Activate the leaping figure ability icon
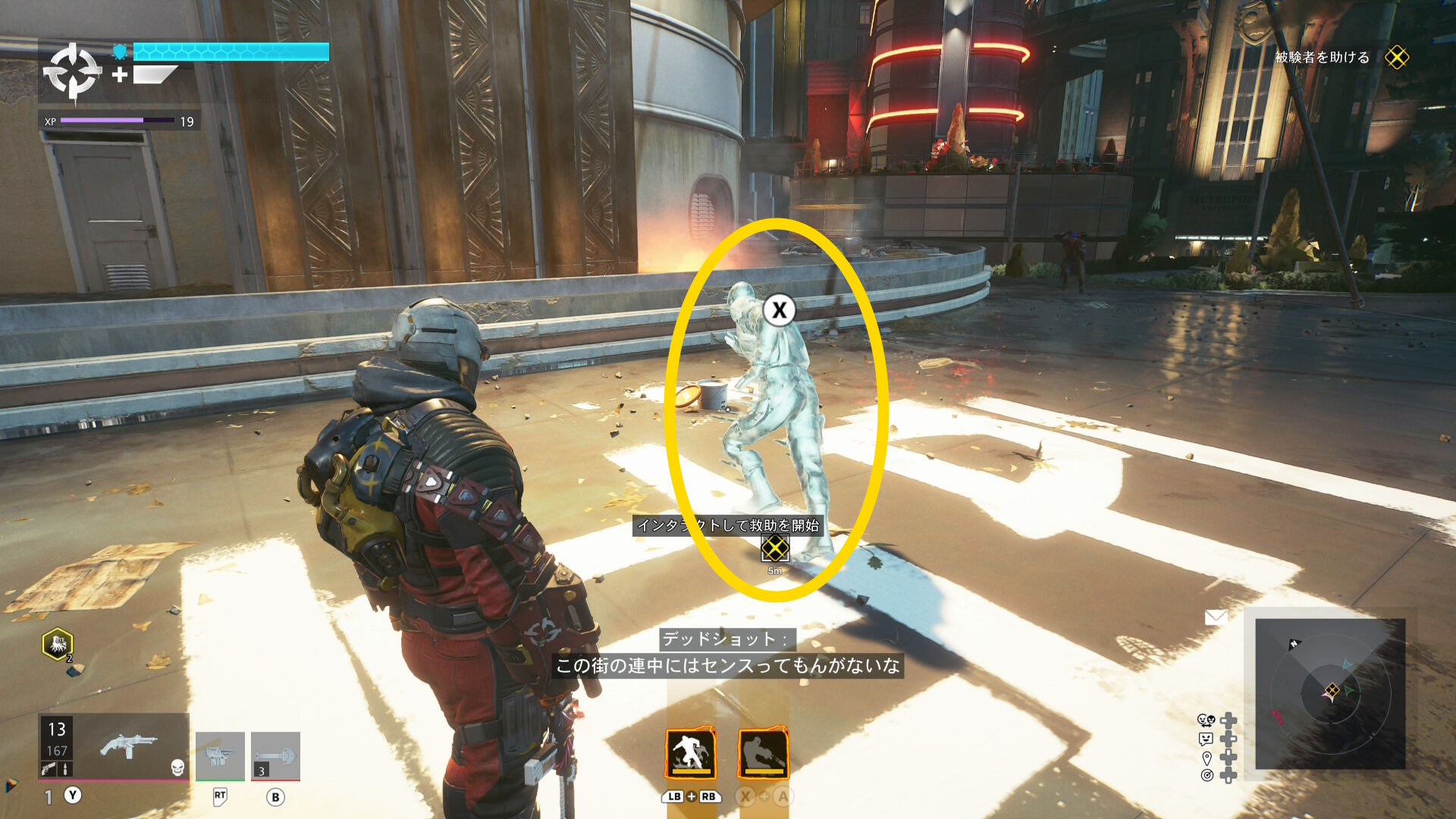 (x=690, y=754)
